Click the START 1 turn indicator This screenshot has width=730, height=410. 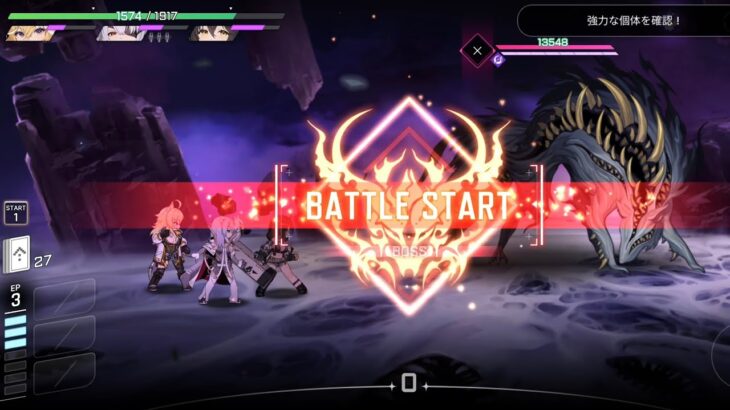(15, 212)
